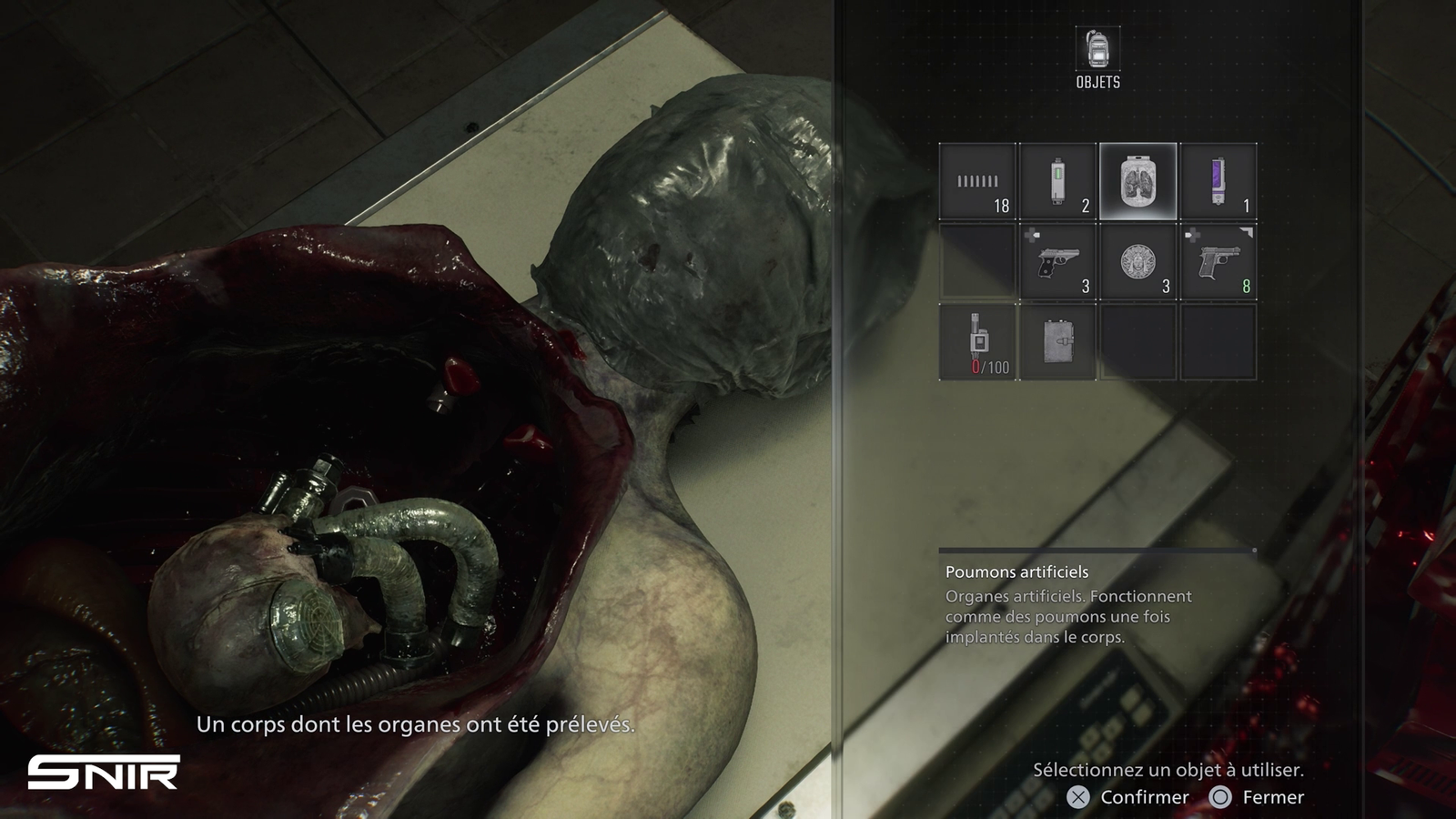This screenshot has width=1456, height=819.
Task: Select the empty 0/100 fuel device
Action: pos(977,342)
